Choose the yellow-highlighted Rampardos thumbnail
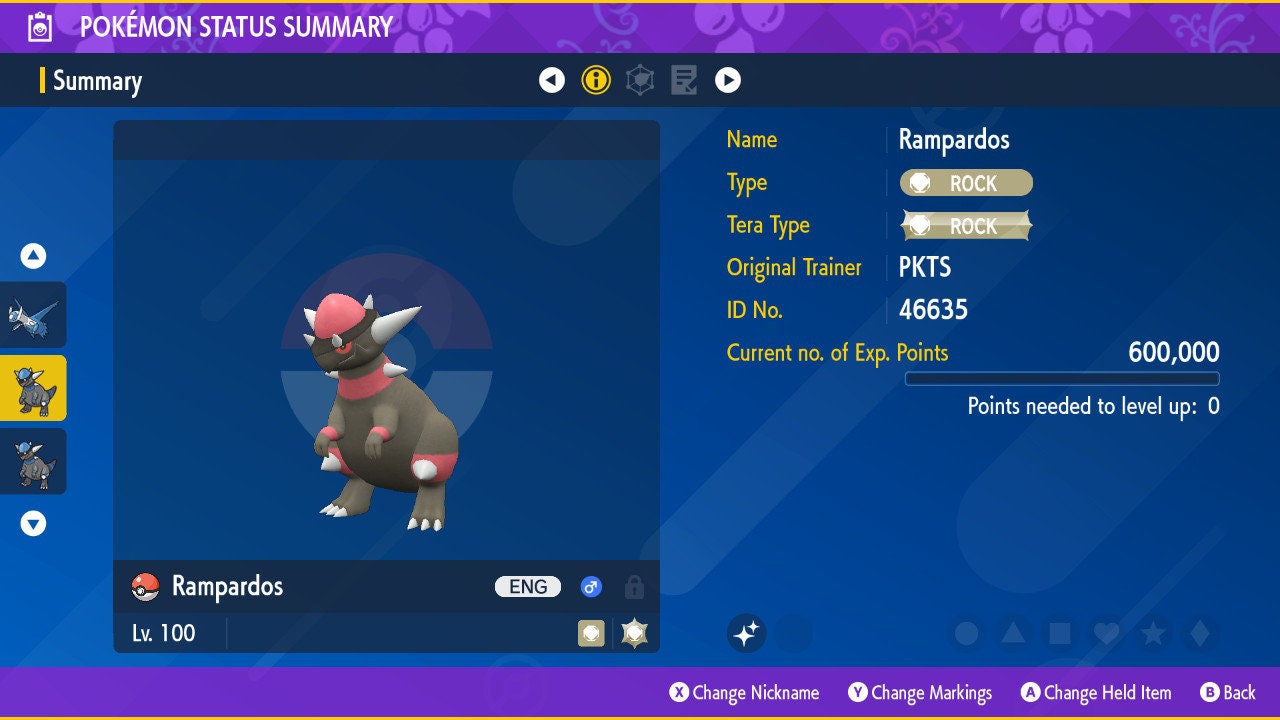This screenshot has width=1280, height=720. (33, 388)
